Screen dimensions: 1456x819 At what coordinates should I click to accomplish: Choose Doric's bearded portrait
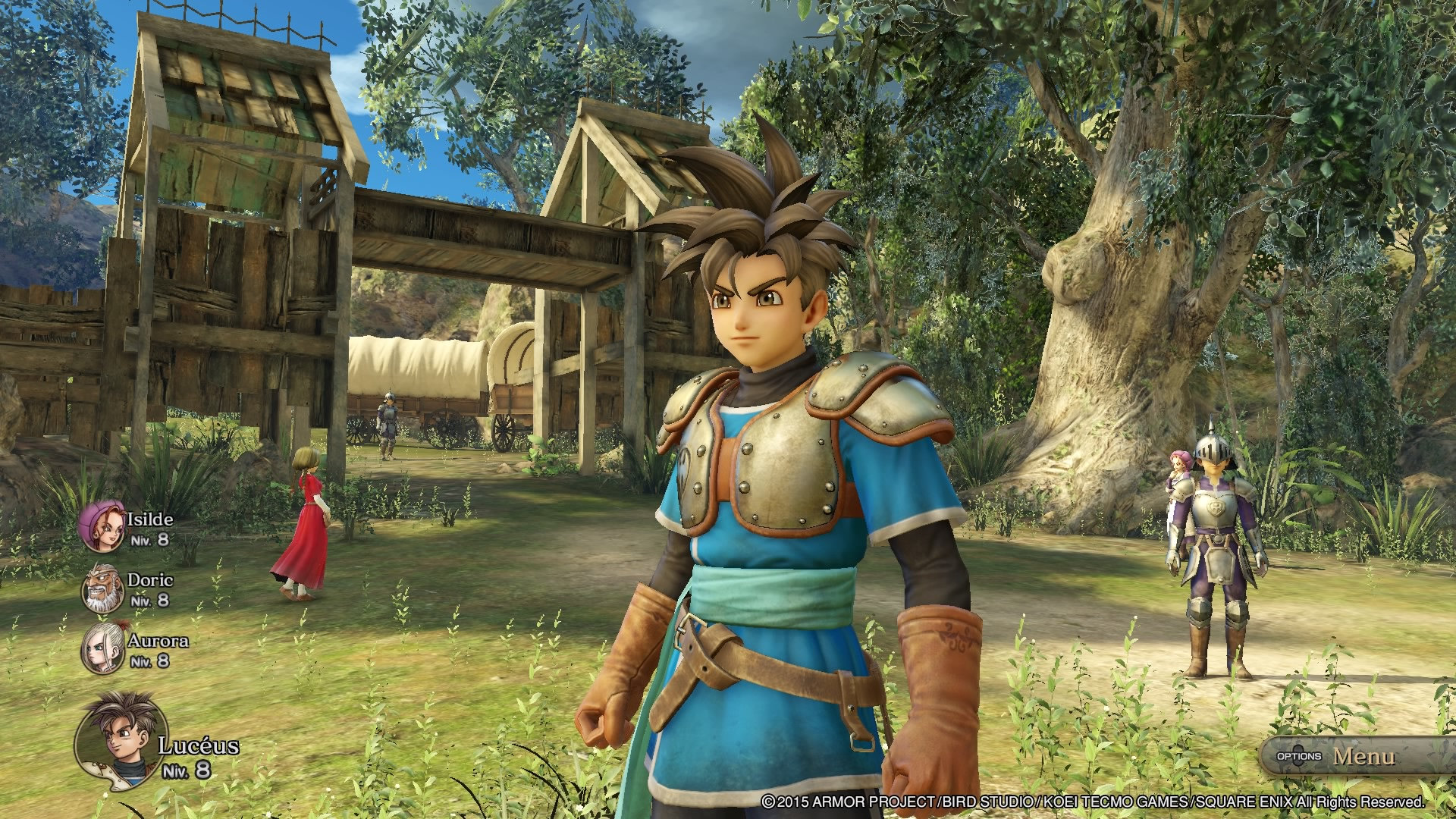[103, 588]
